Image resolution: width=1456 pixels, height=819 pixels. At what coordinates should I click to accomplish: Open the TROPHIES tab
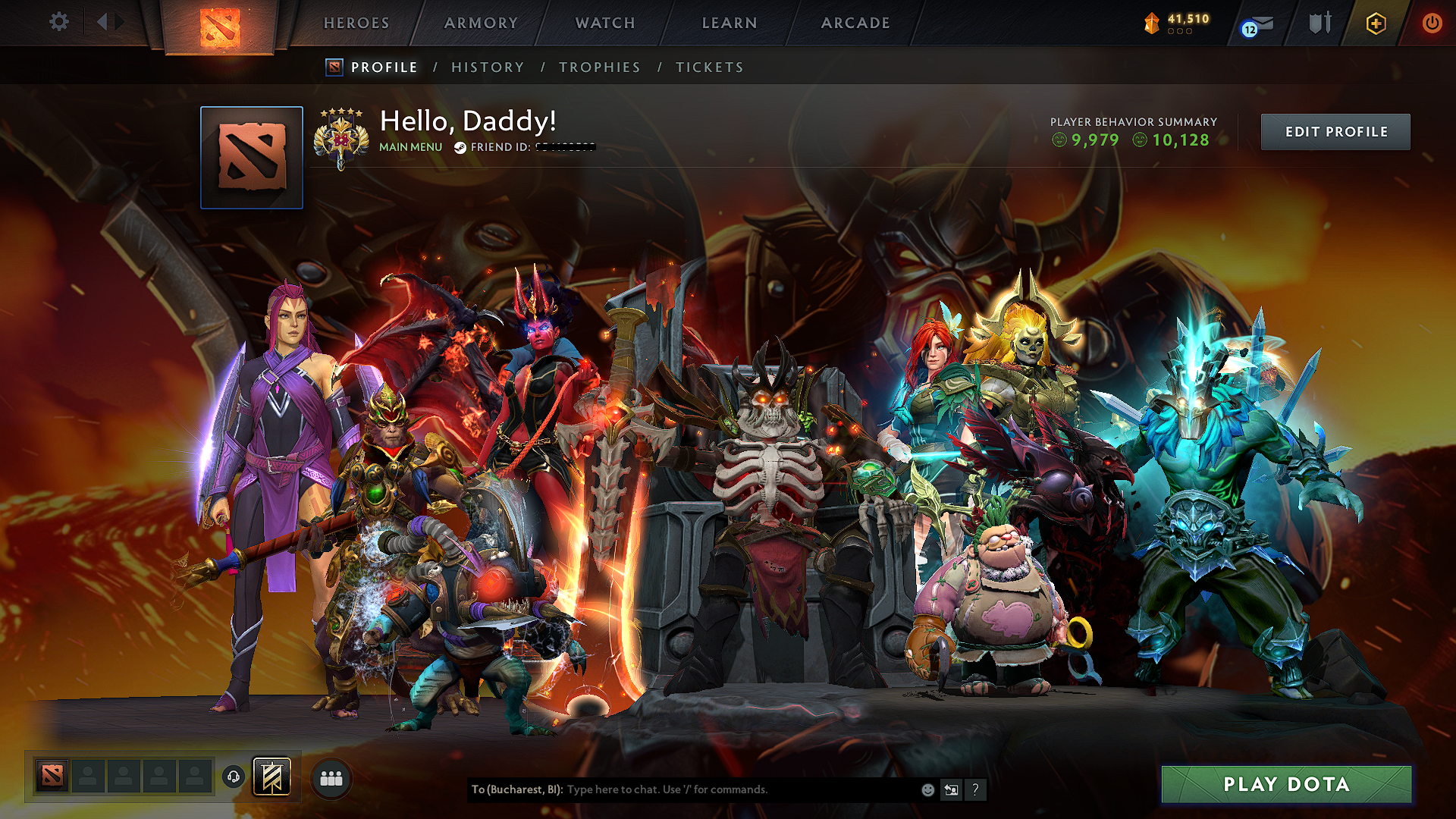[x=599, y=67]
